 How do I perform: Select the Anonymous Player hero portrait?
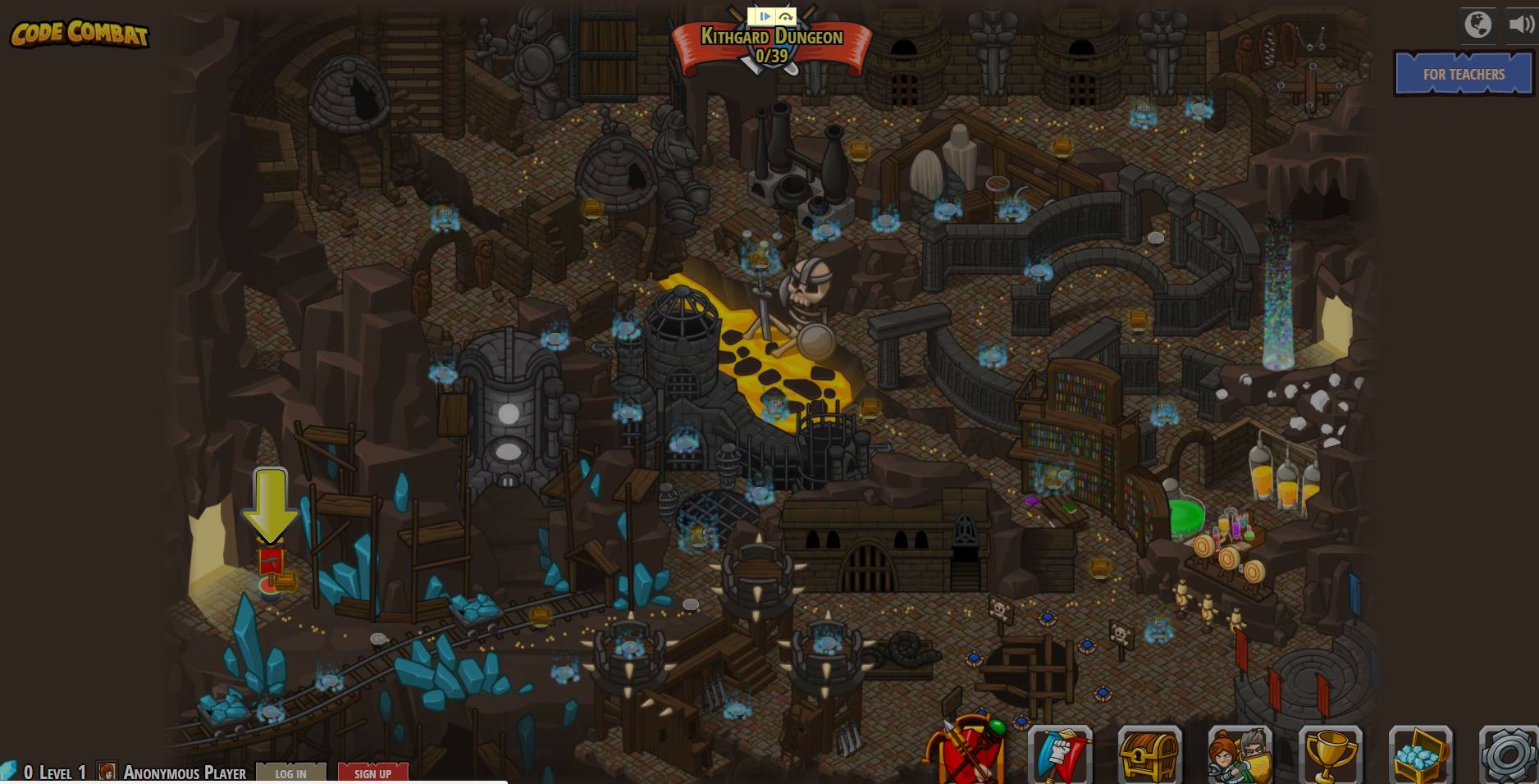coord(107,772)
